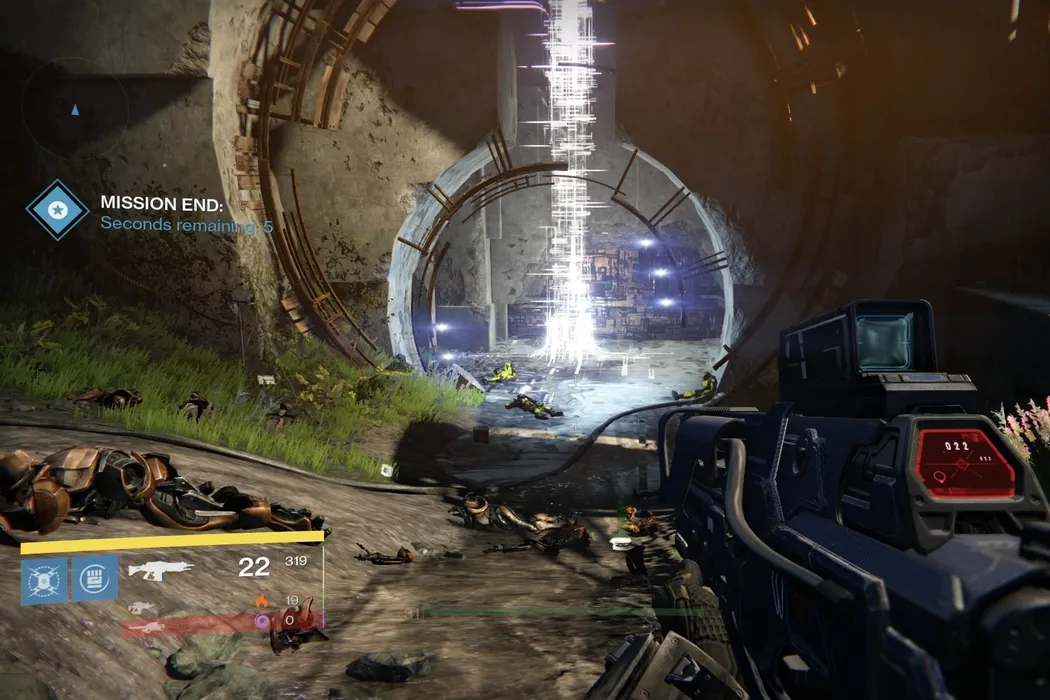Activate the lightning grenade ability icon

pyautogui.click(x=44, y=580)
